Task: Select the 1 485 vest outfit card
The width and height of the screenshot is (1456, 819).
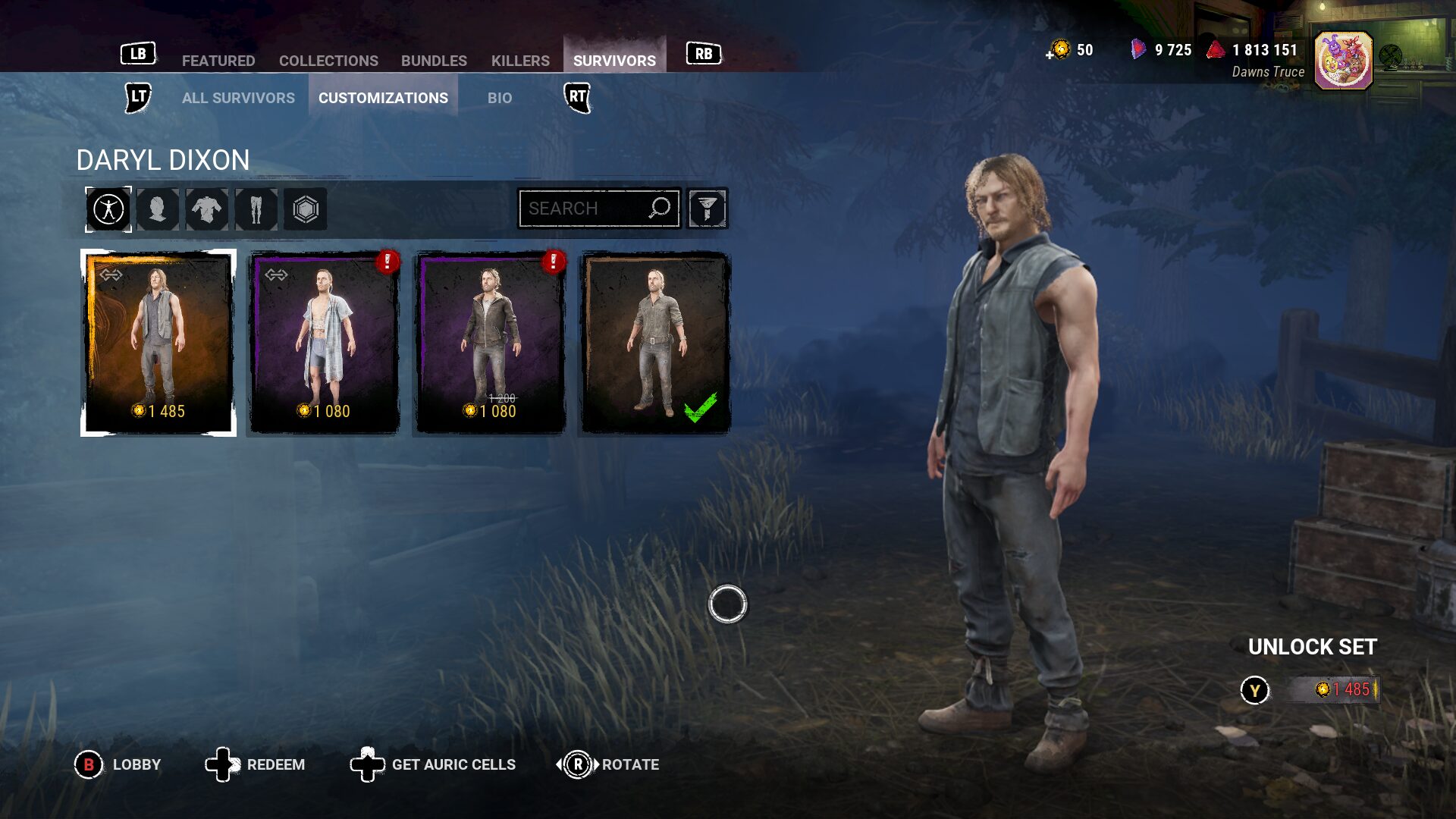Action: [x=158, y=343]
